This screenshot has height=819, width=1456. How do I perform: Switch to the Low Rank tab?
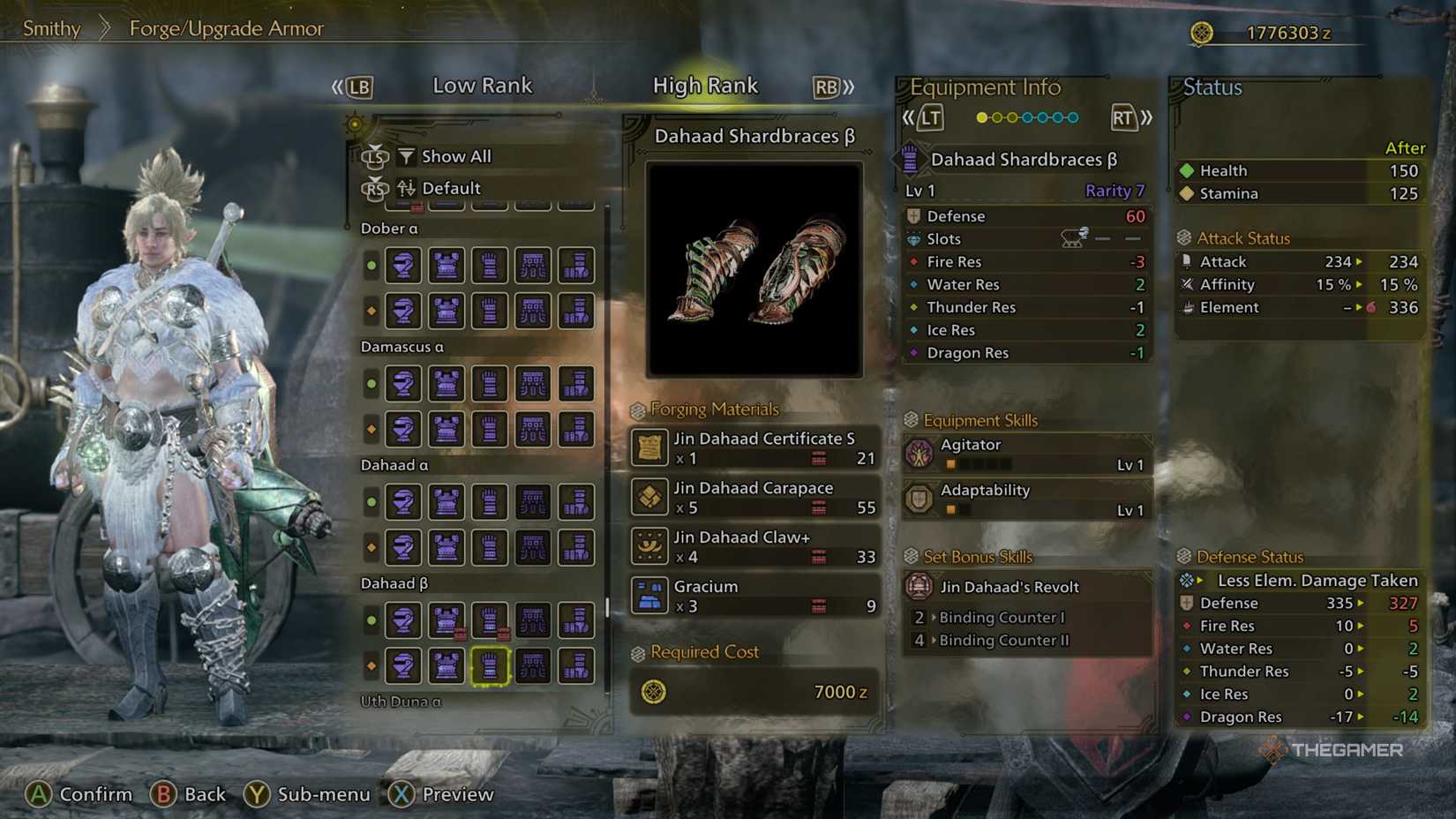pyautogui.click(x=483, y=85)
